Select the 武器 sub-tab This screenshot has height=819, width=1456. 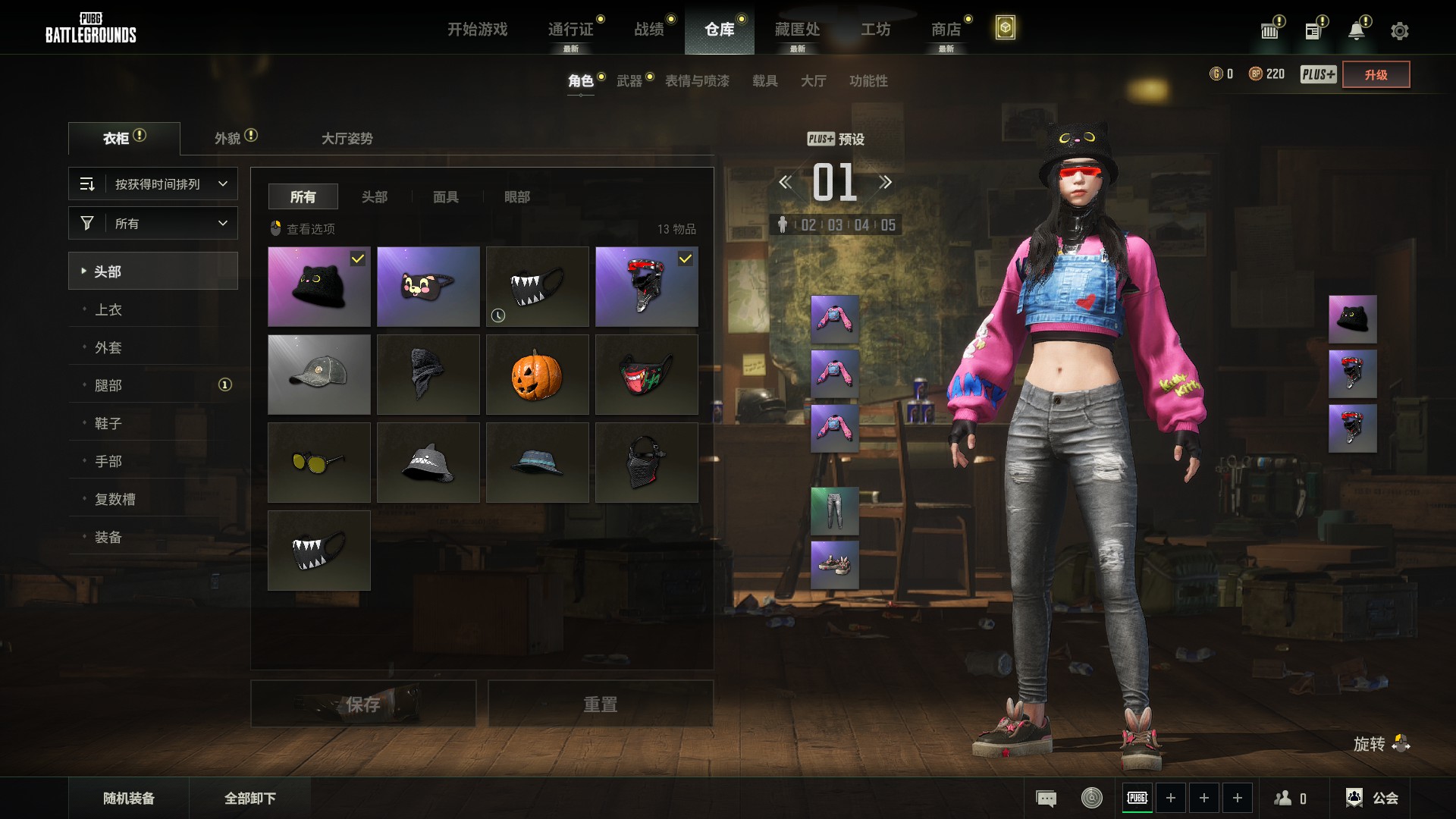(629, 81)
